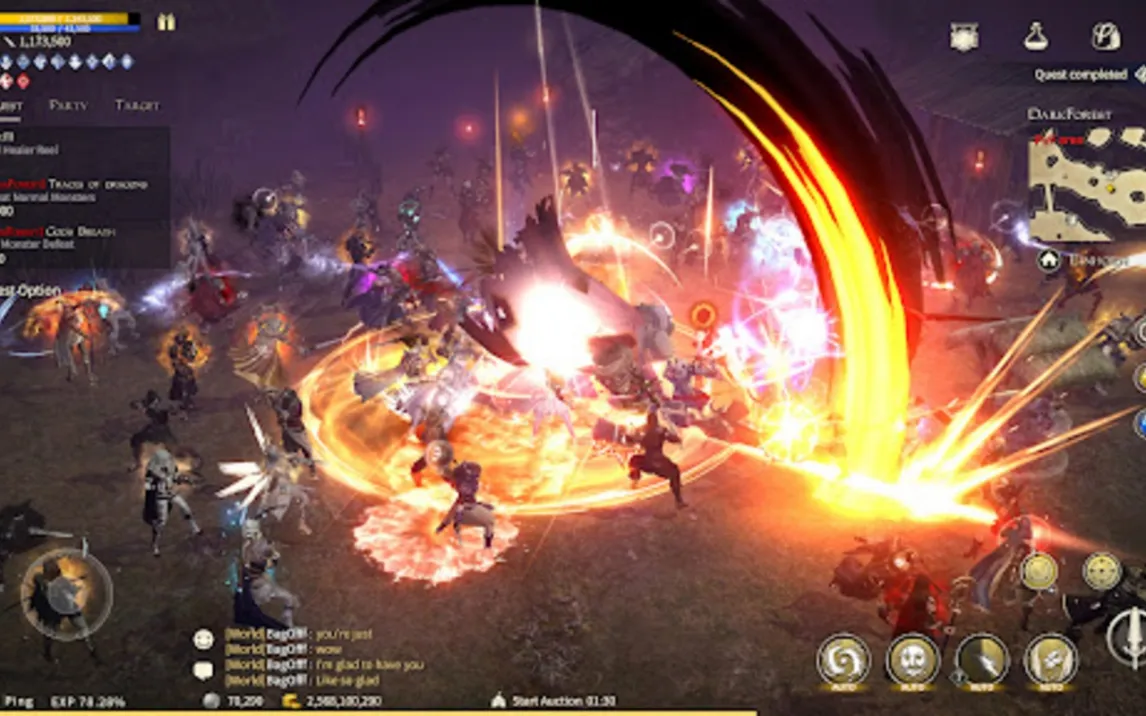Click the gold buff icon beside health bar
1146x716 pixels.
point(166,22)
